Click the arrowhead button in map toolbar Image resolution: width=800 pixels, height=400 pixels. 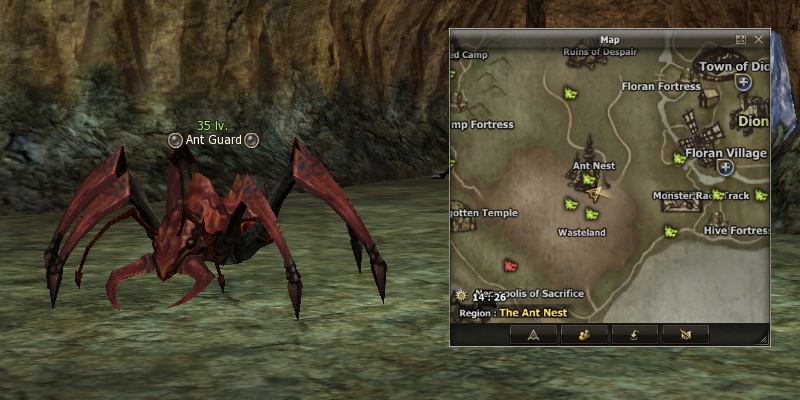pos(533,334)
